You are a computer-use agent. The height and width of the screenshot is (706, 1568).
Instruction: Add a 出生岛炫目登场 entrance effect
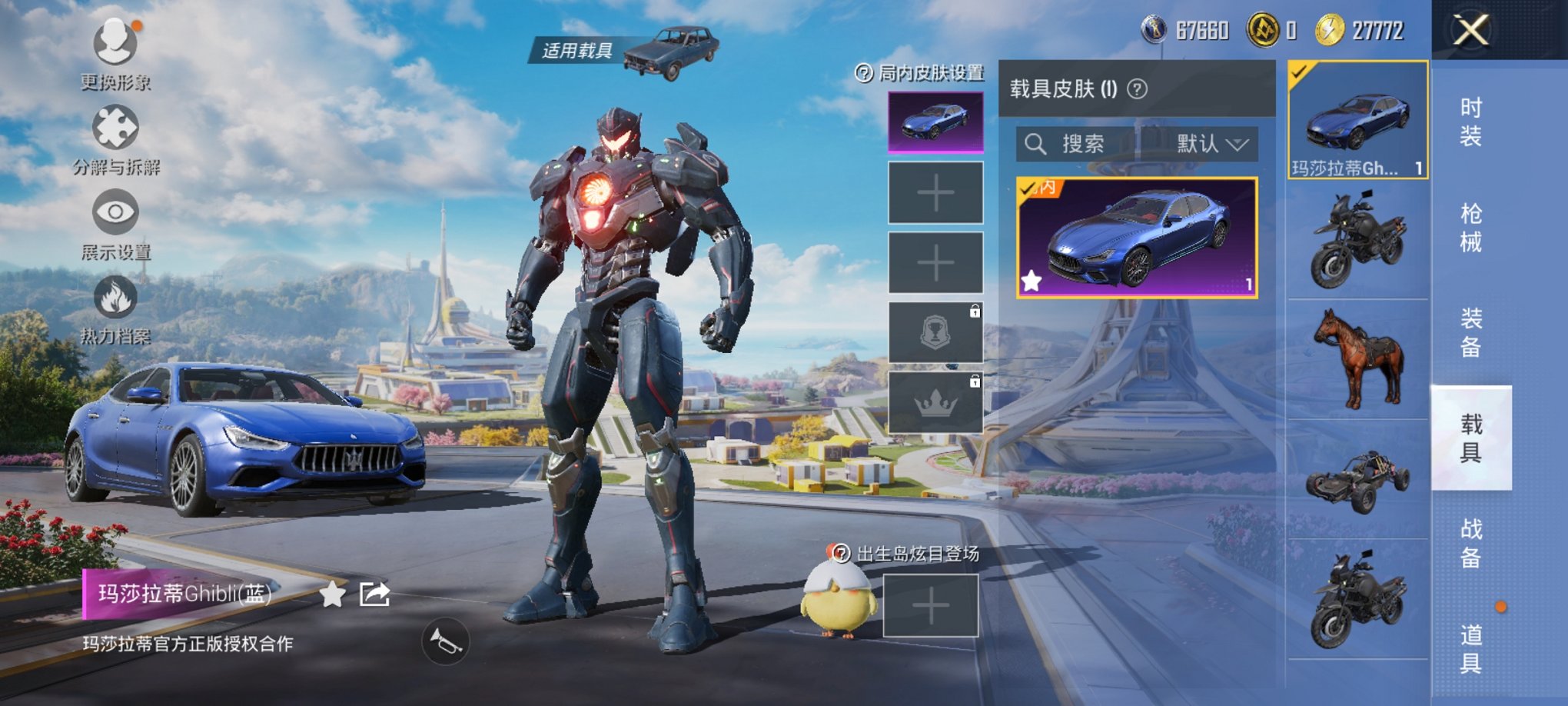coord(930,607)
